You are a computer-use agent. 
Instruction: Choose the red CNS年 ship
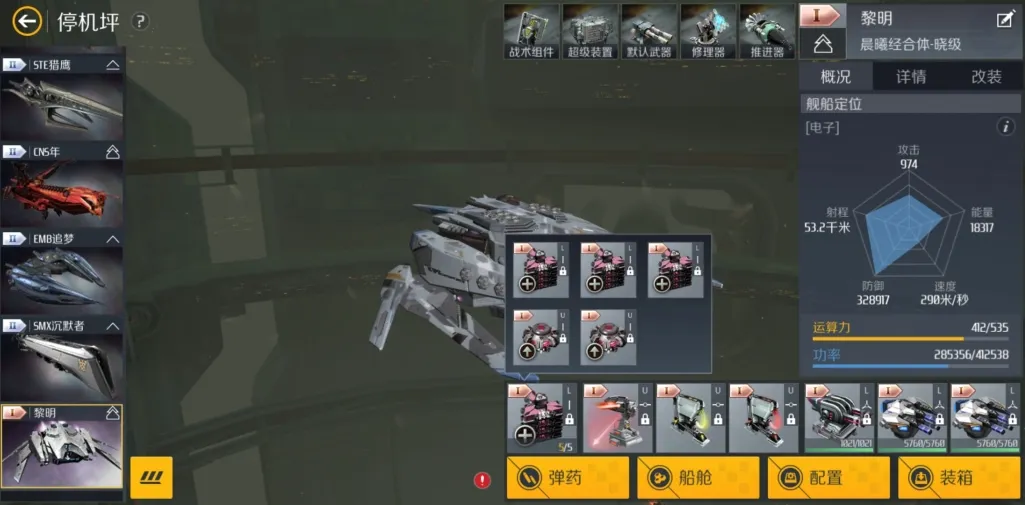click(62, 184)
